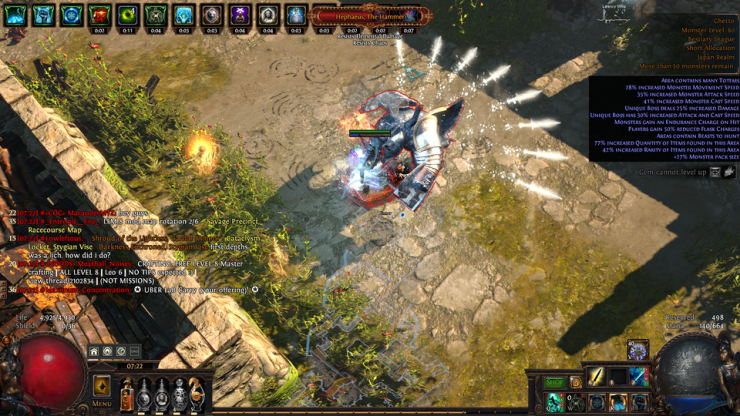Activate the green running figure skill
Viewport: 740px width, 416px height.
(x=555, y=402)
